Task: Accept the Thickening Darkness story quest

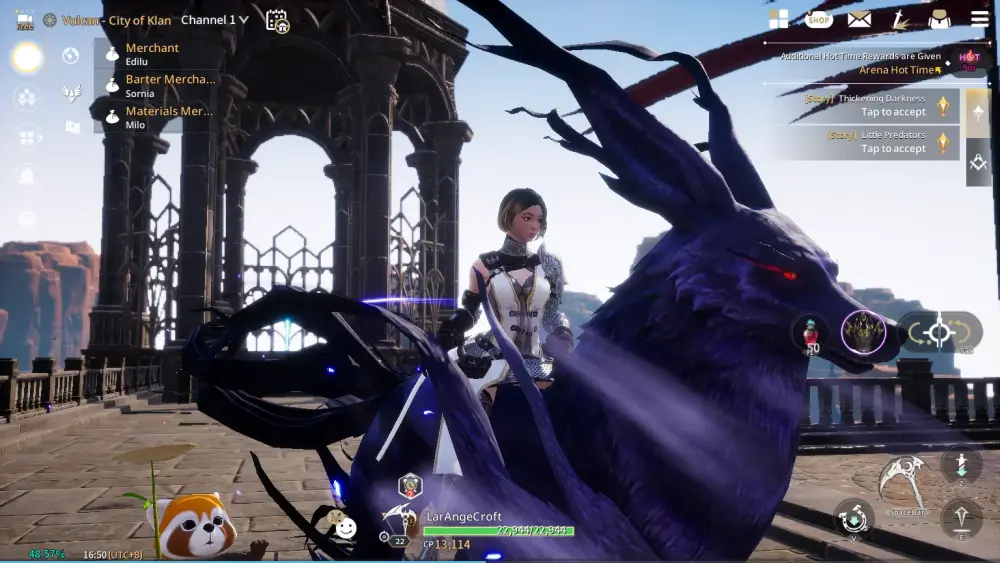Action: pos(880,106)
